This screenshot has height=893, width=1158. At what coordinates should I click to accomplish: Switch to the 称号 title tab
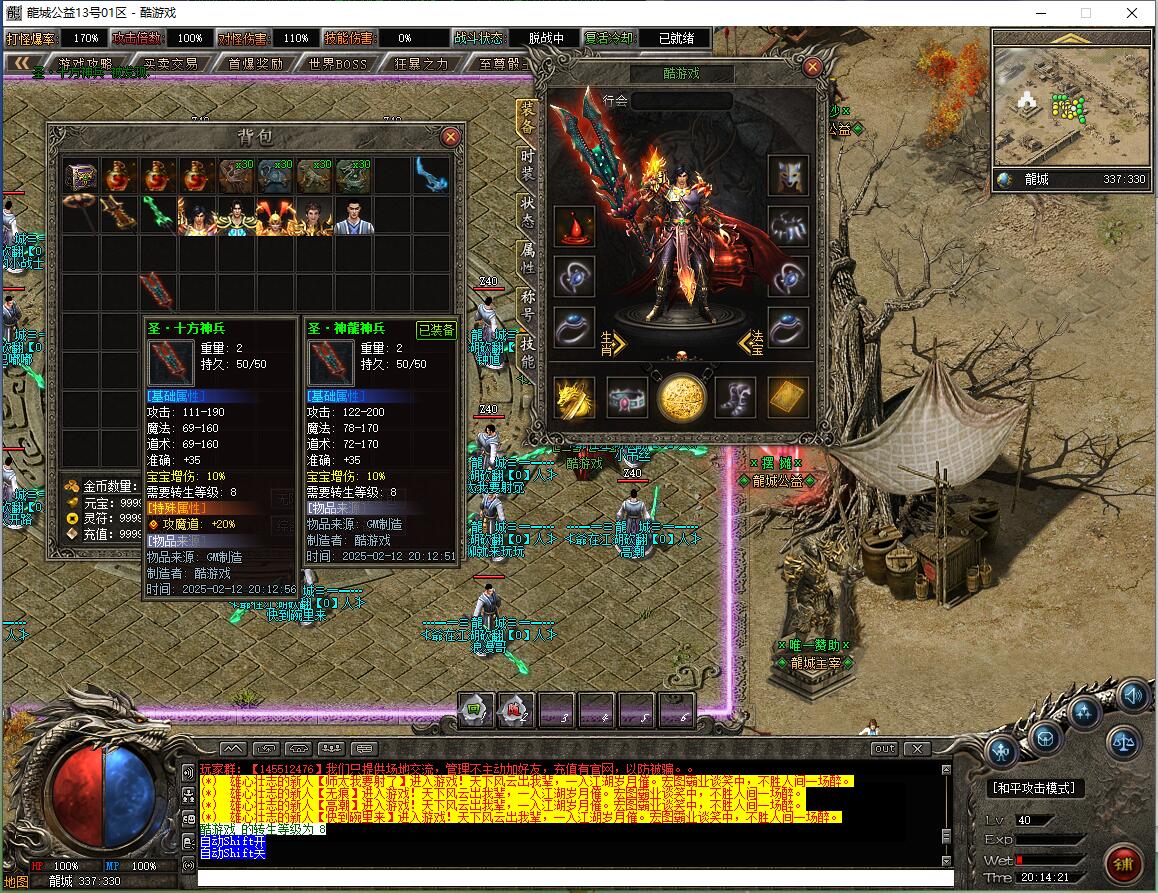[528, 303]
